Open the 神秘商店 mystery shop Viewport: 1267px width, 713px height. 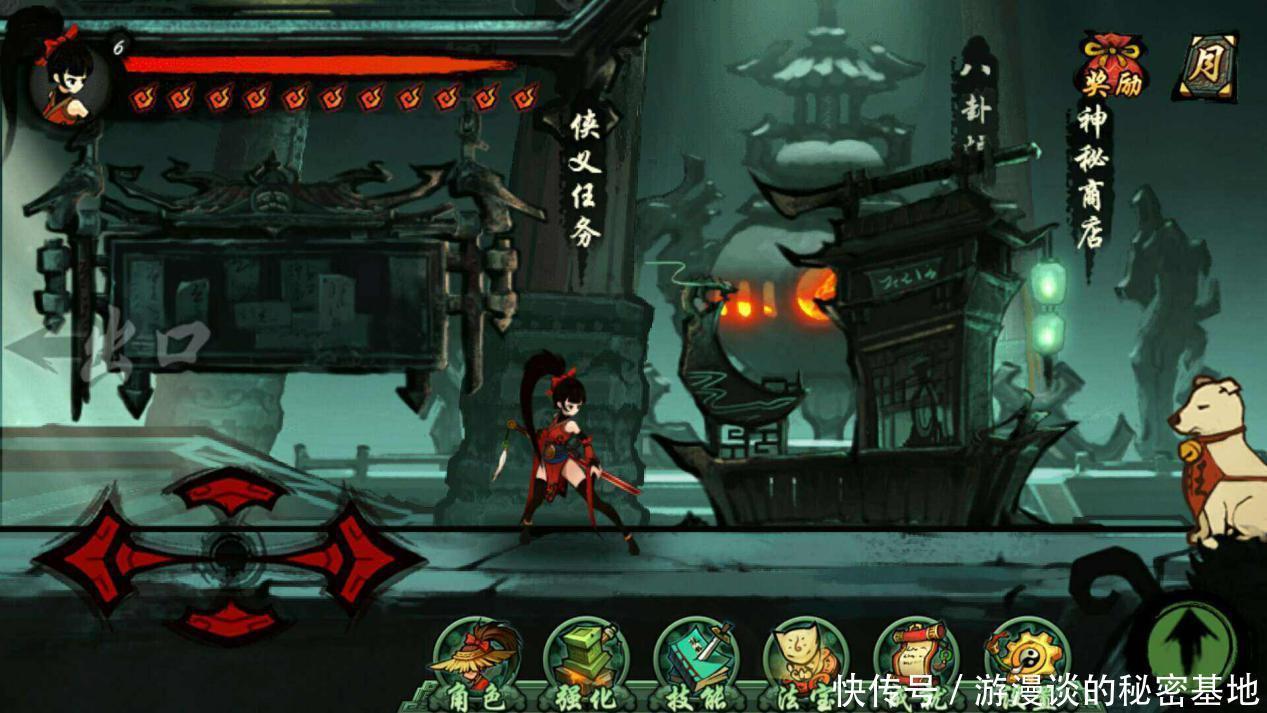click(x=1091, y=178)
